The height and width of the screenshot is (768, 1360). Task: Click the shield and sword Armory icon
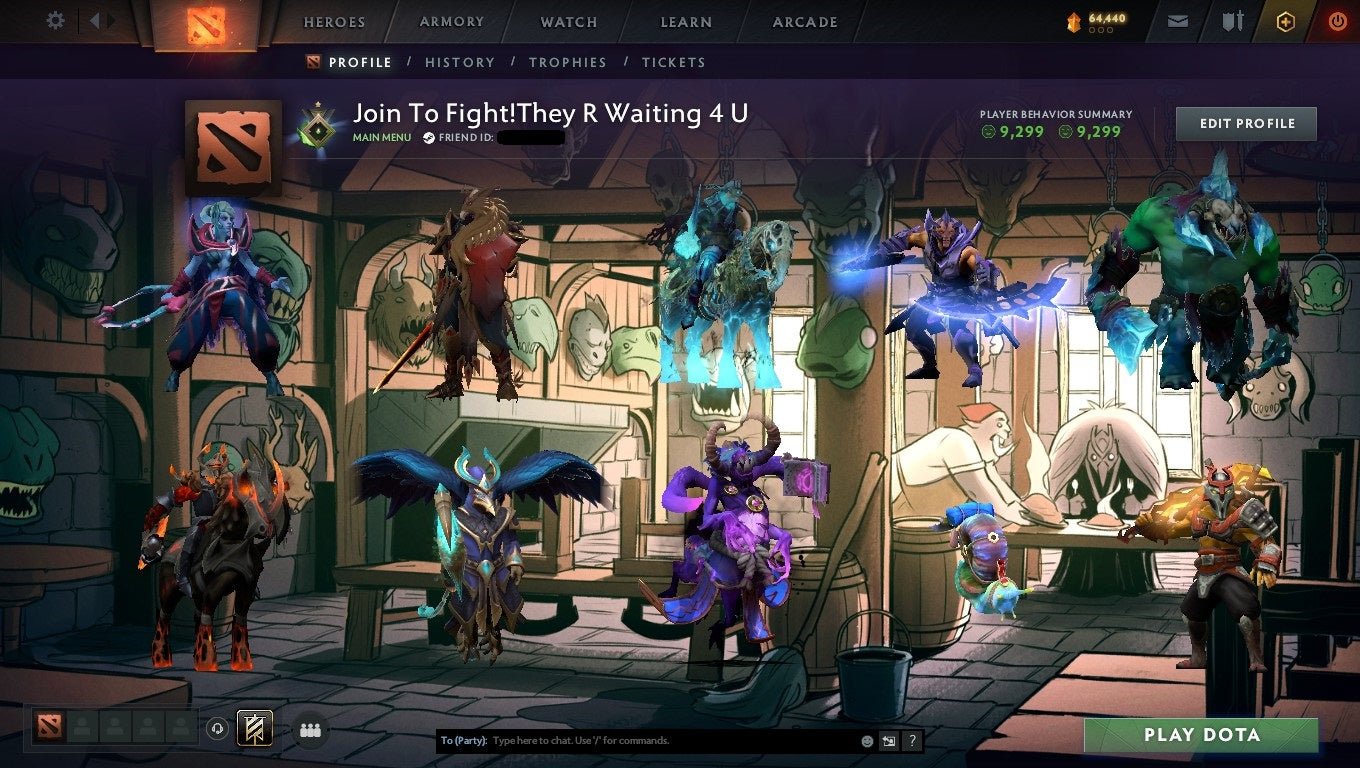click(1230, 20)
